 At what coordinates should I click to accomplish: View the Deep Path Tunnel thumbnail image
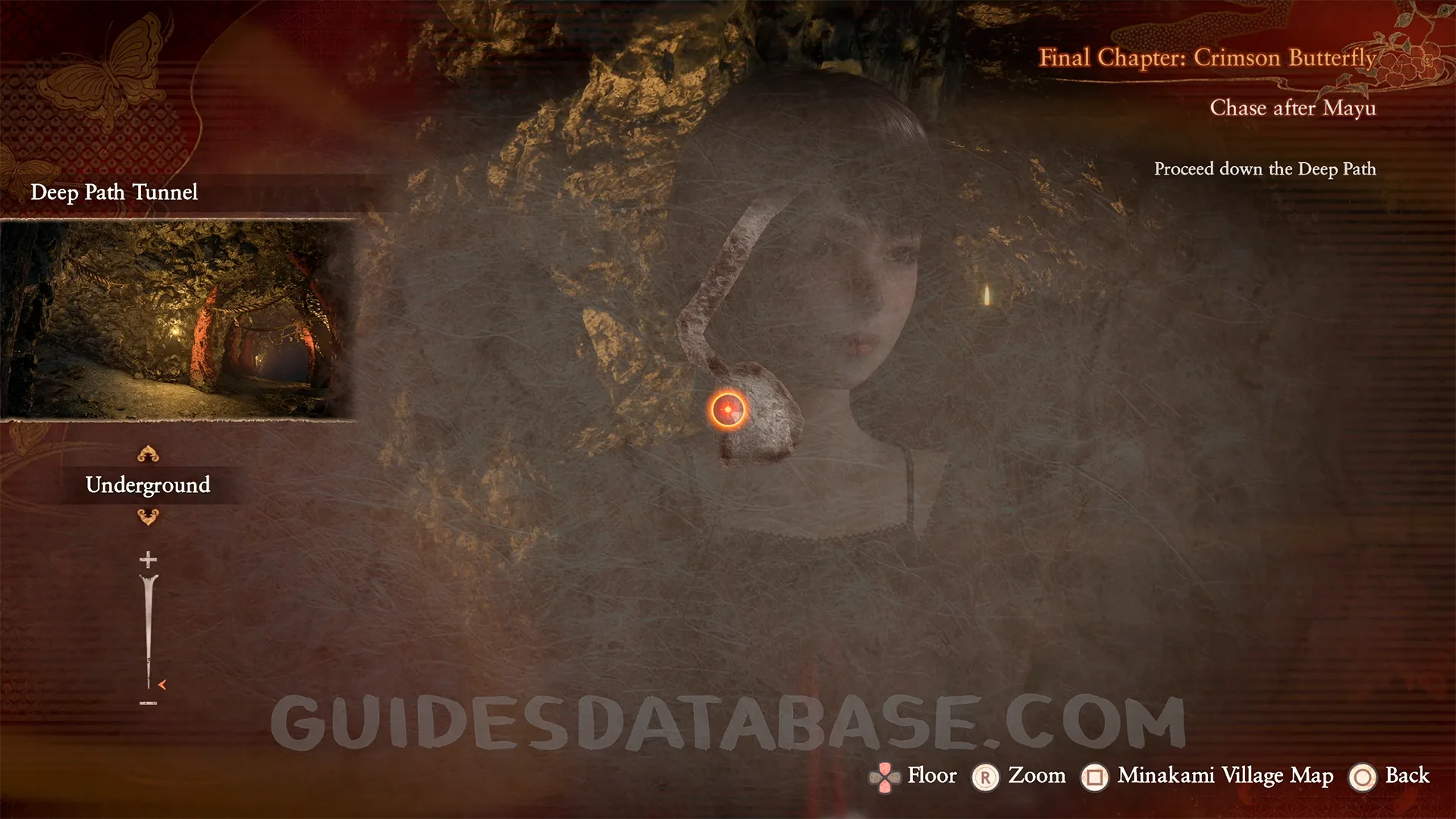[177, 319]
